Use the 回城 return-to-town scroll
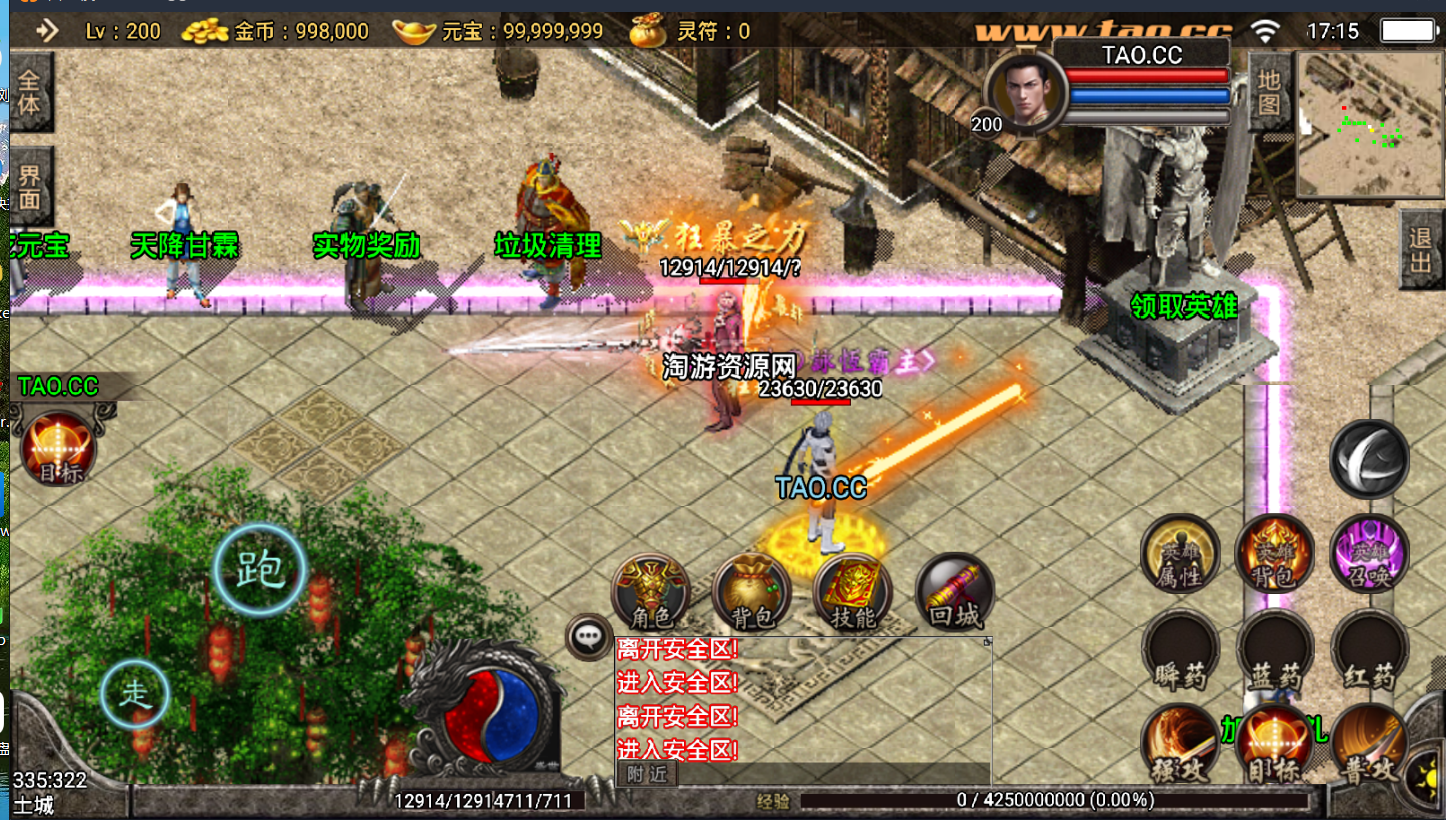 pos(955,591)
